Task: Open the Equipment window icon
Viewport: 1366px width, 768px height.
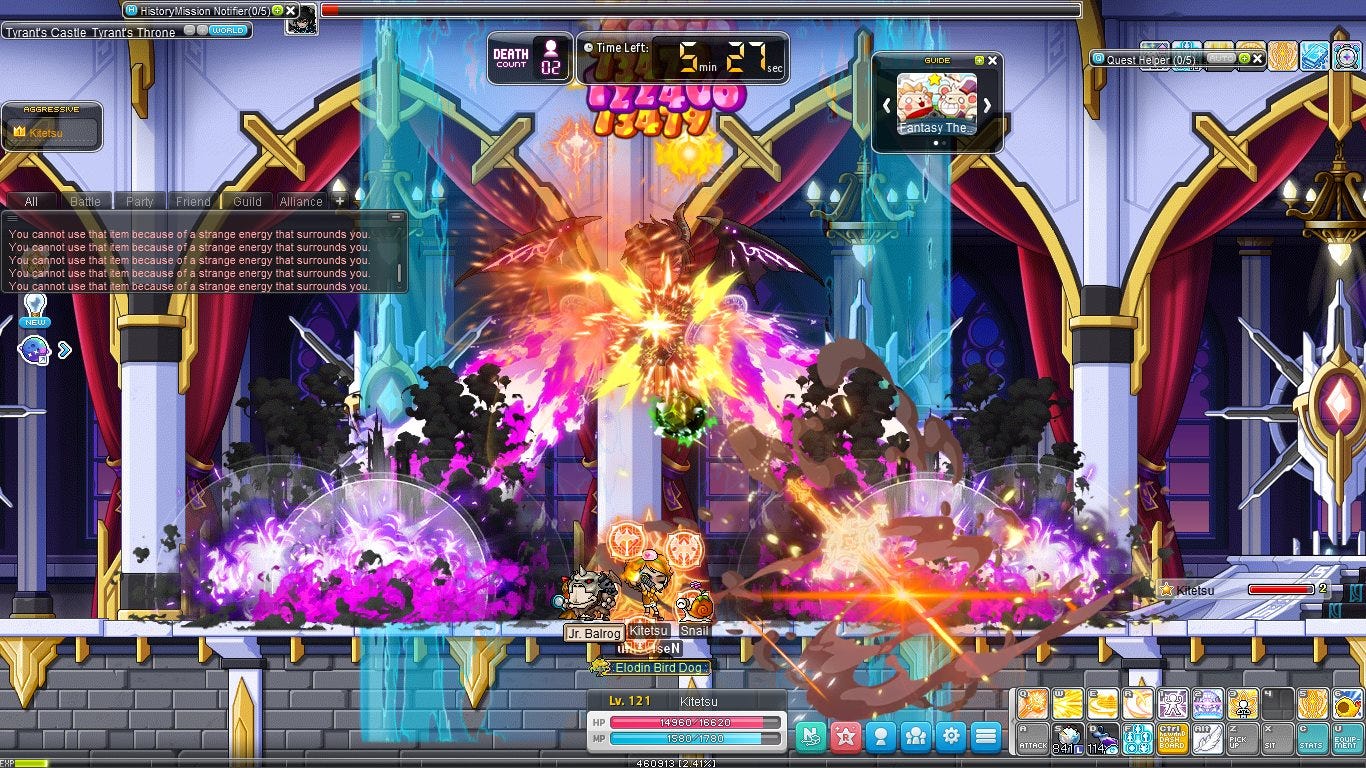Action: [x=1345, y=737]
